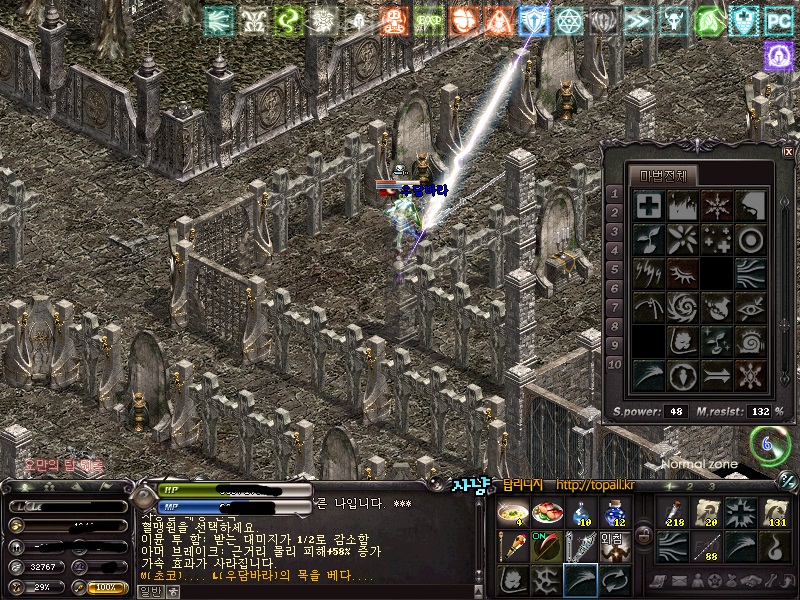Select spell level 5 side tab
The image size is (800, 600).
[615, 270]
